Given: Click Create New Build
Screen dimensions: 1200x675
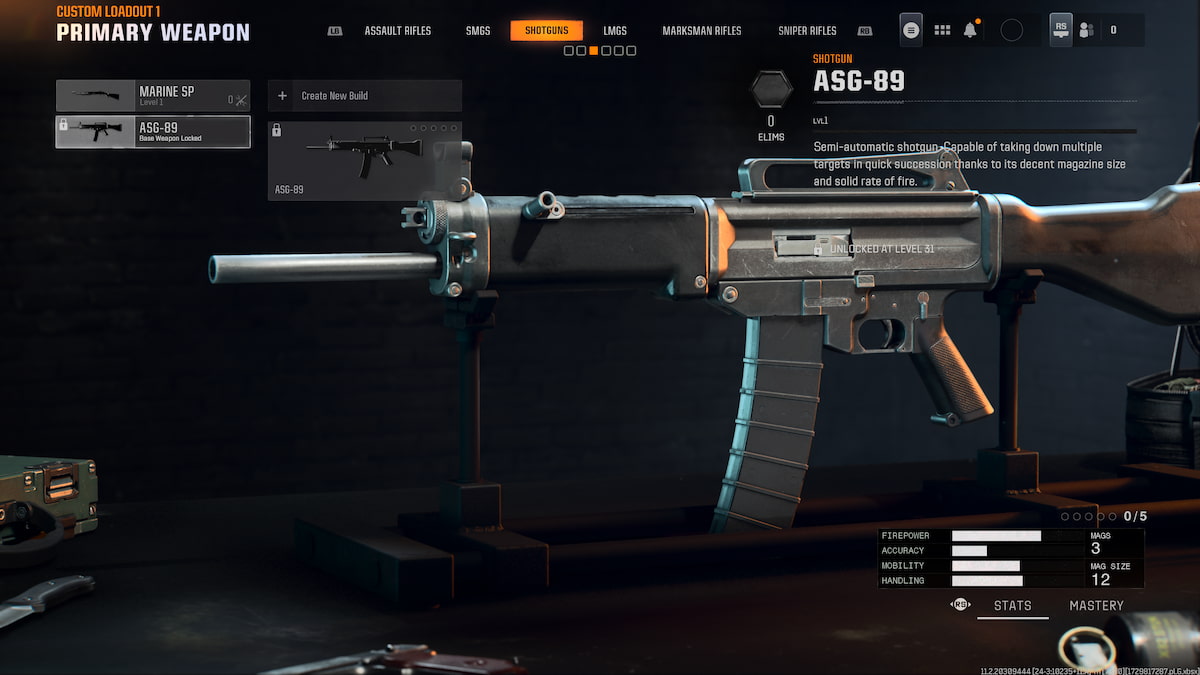Looking at the screenshot, I should pyautogui.click(x=364, y=96).
